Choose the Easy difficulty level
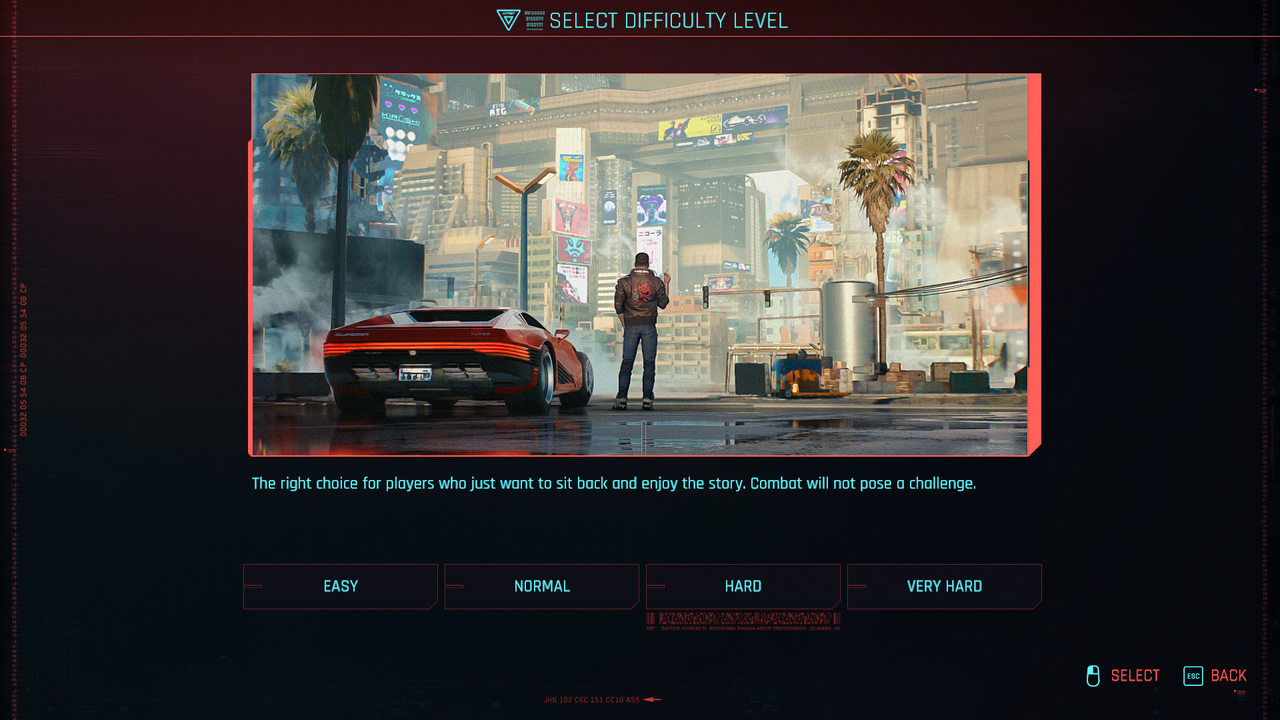 click(x=340, y=586)
